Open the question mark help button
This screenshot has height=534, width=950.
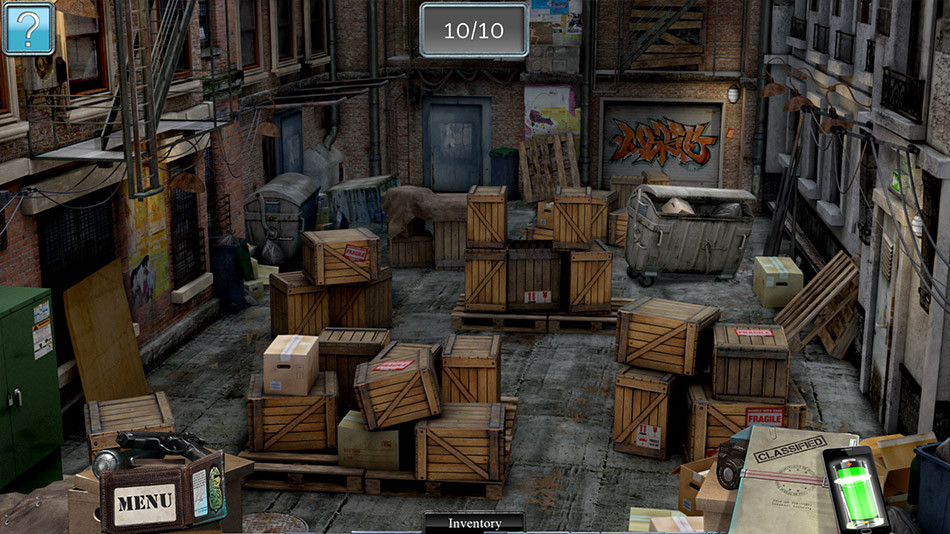(x=28, y=28)
